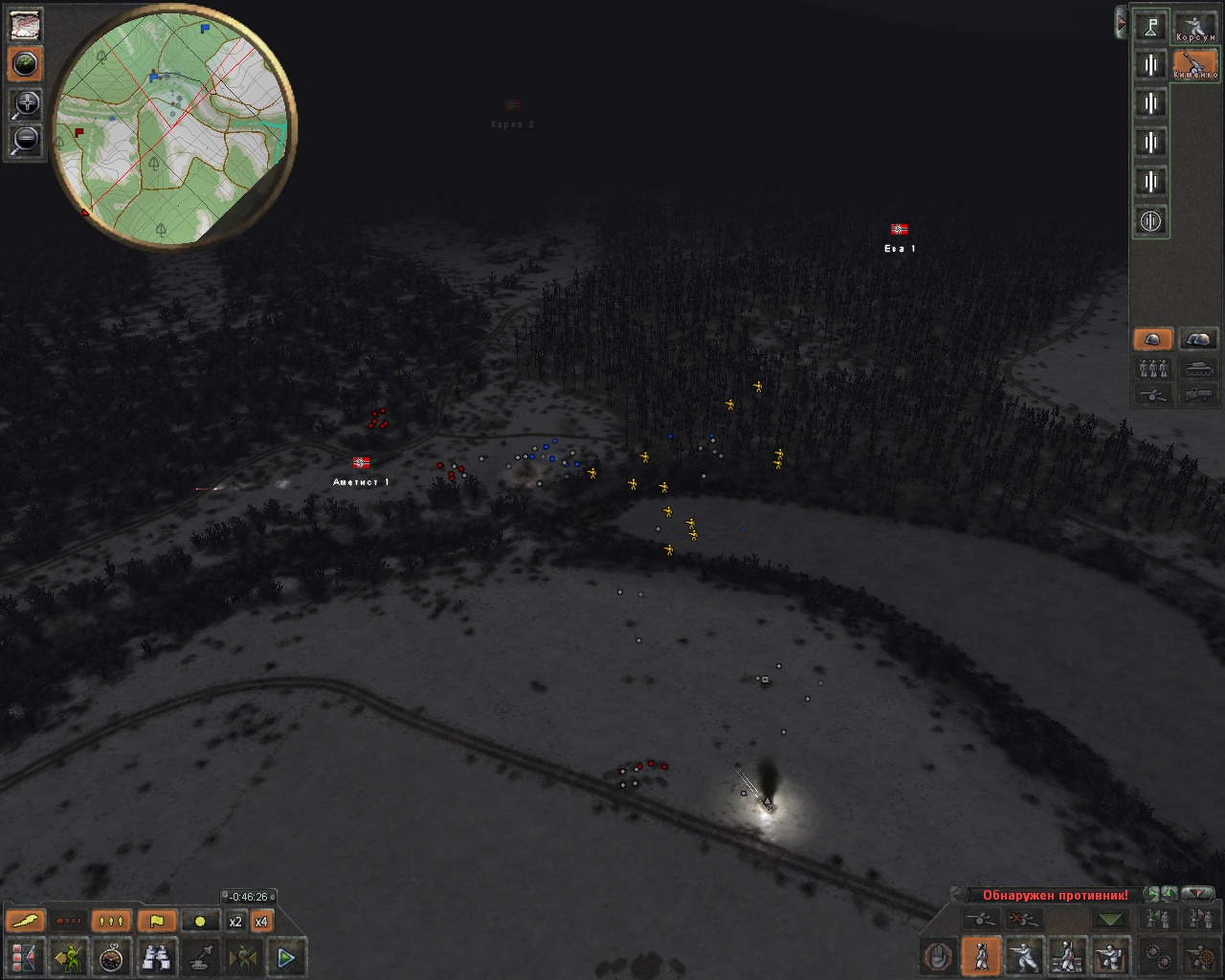This screenshot has width=1225, height=980.
Task: Toggle the single helmet filter
Action: [1152, 340]
